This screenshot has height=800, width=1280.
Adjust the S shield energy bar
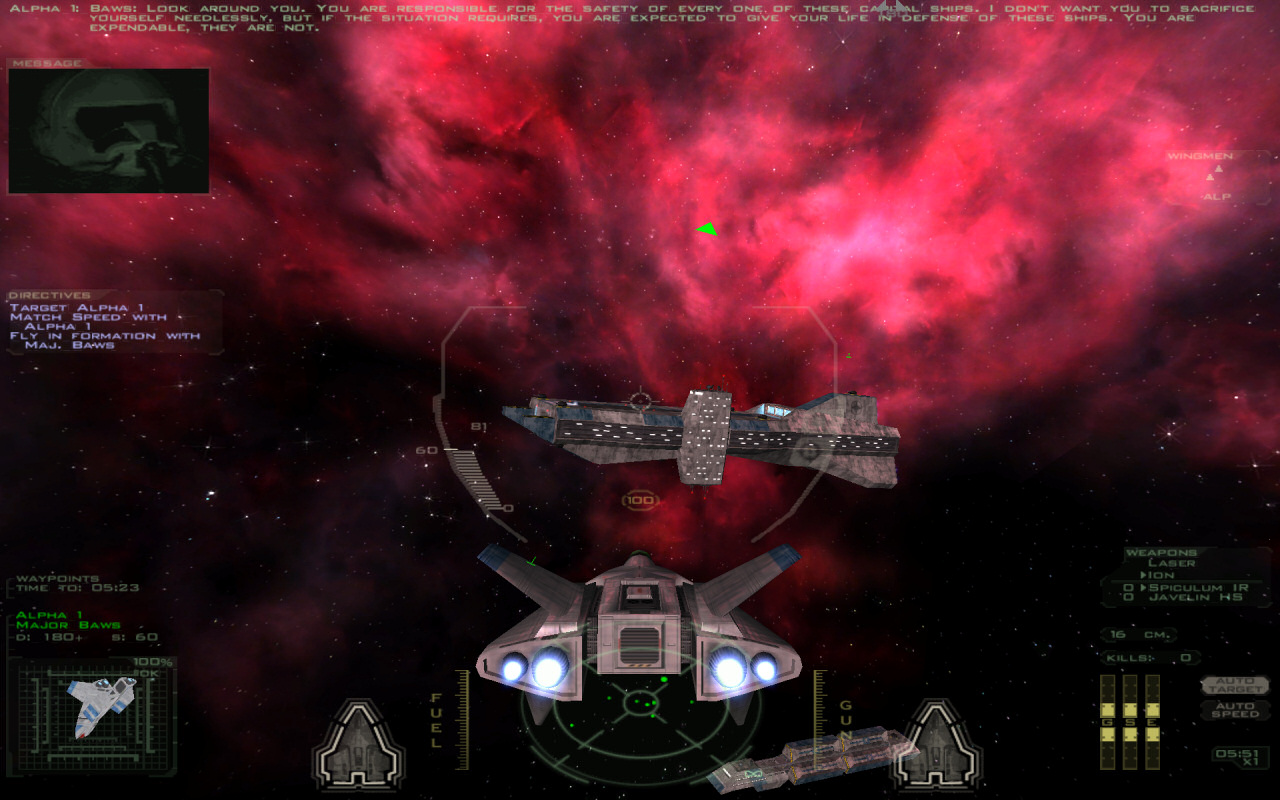(1130, 722)
